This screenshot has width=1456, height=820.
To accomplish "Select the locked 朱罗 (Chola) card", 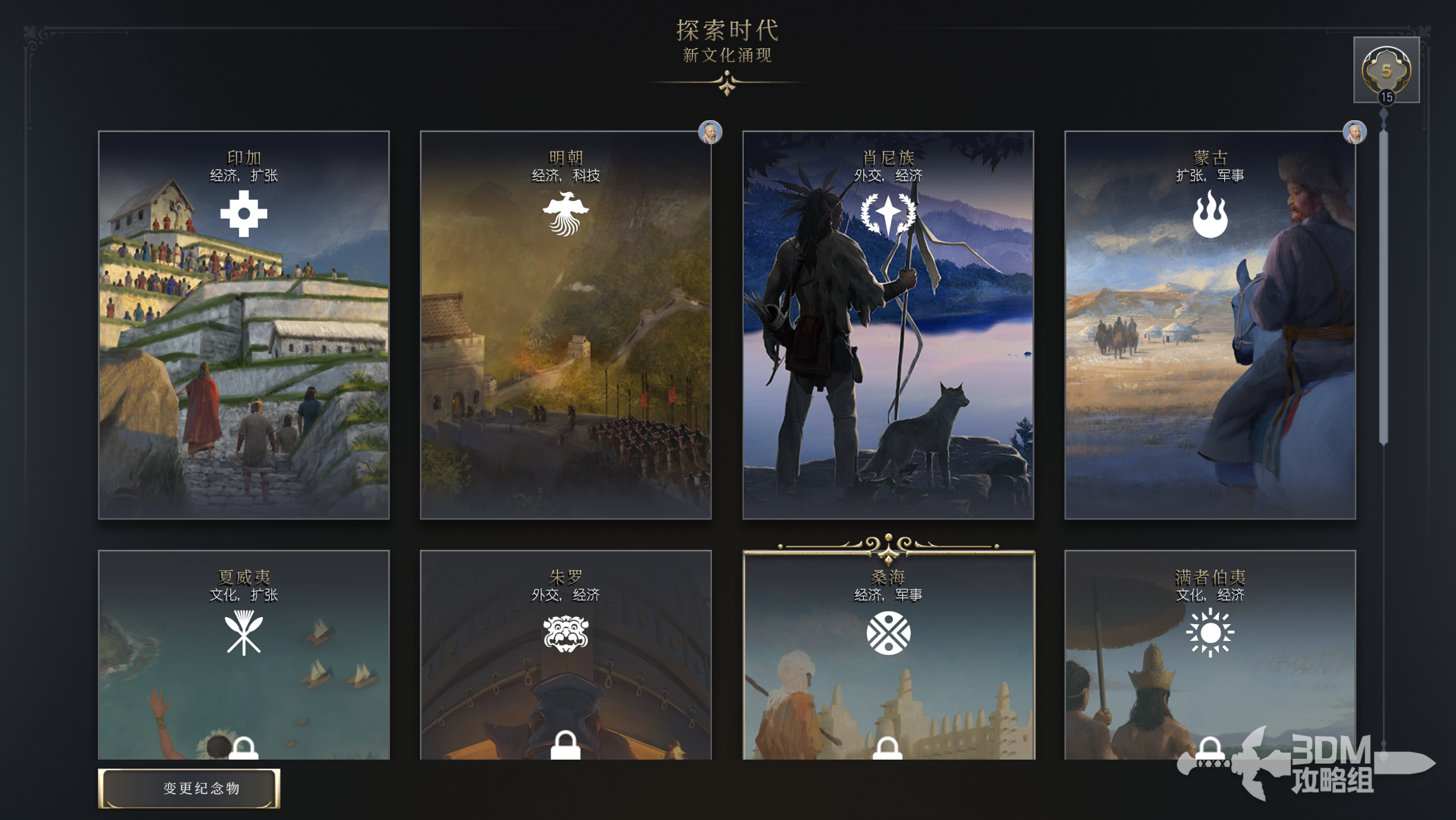I will 565,655.
